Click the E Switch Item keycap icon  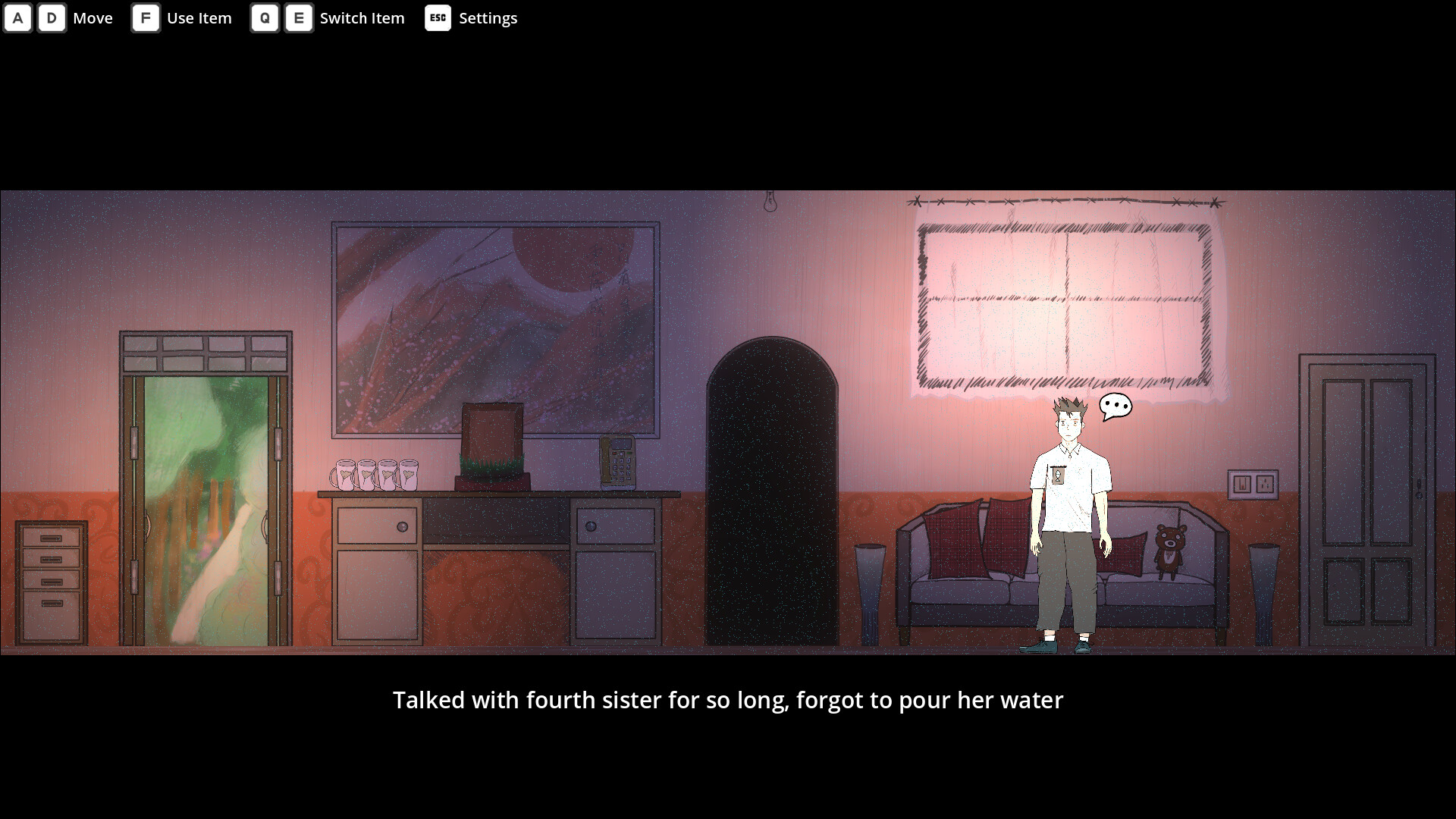(300, 17)
